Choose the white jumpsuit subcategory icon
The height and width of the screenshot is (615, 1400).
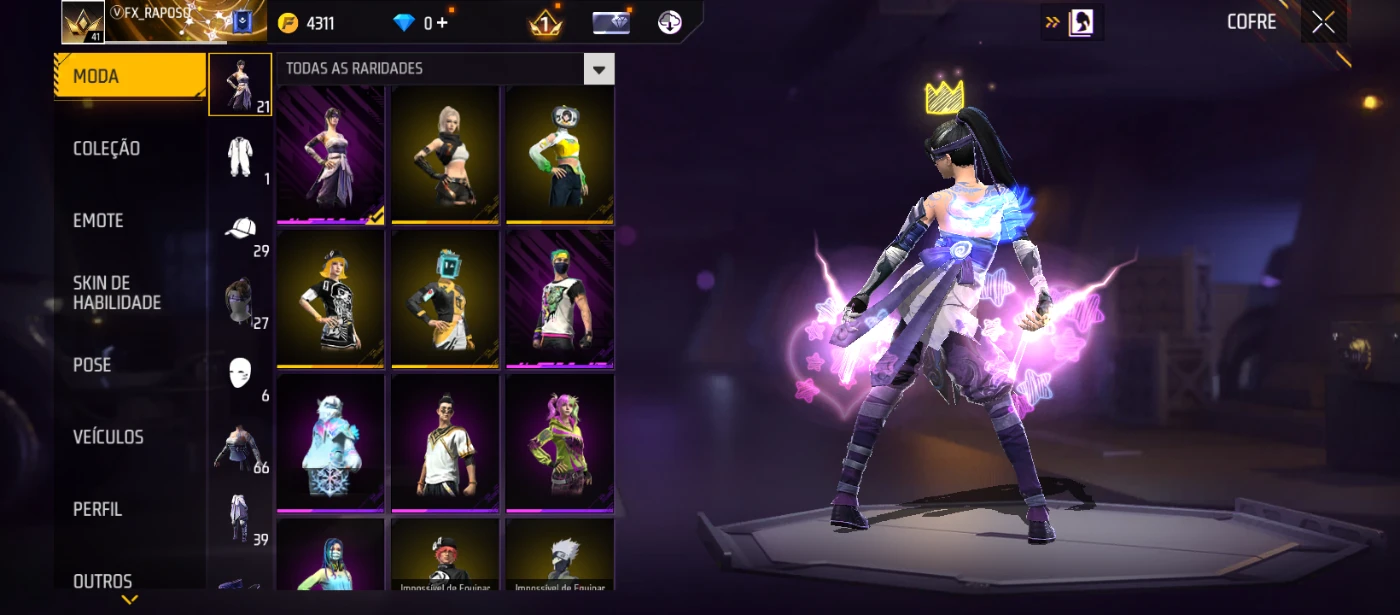tap(240, 157)
